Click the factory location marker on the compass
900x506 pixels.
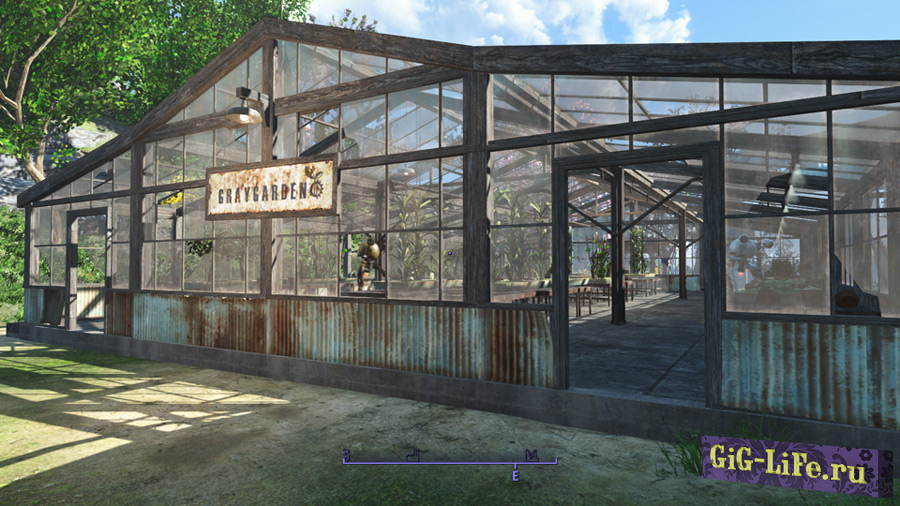412,455
